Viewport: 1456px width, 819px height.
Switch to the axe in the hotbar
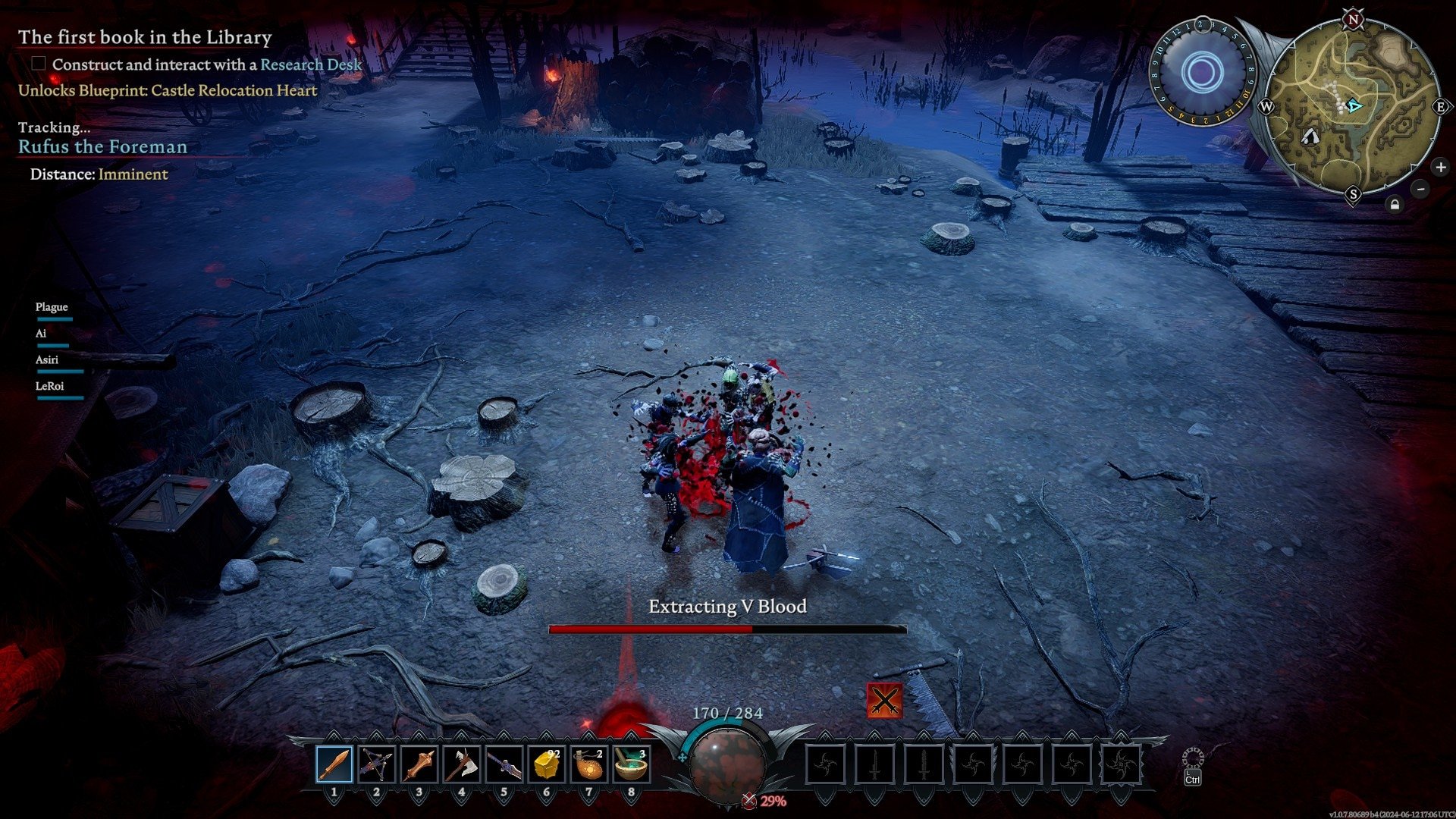(462, 764)
